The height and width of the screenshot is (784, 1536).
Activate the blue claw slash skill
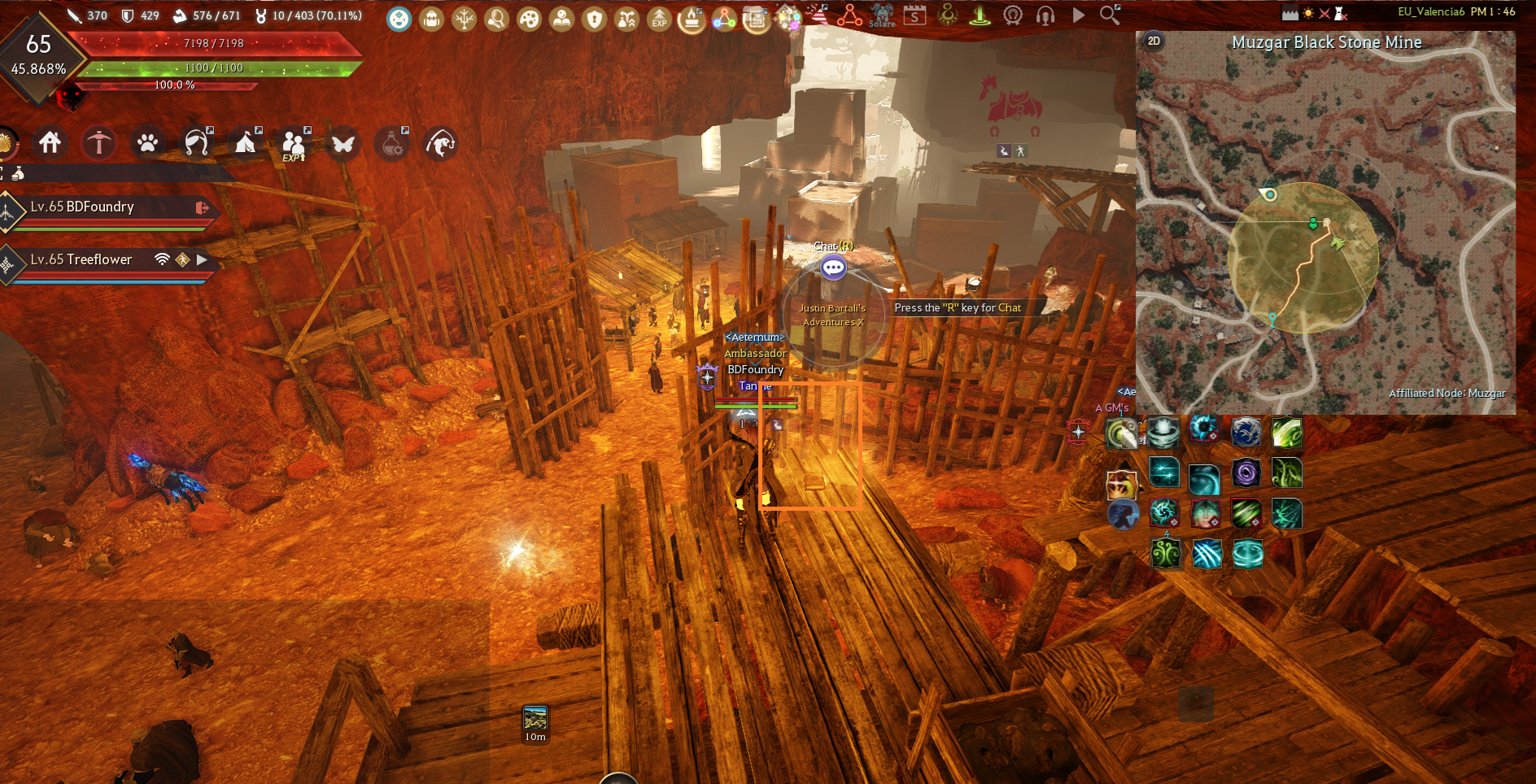pos(1207,554)
